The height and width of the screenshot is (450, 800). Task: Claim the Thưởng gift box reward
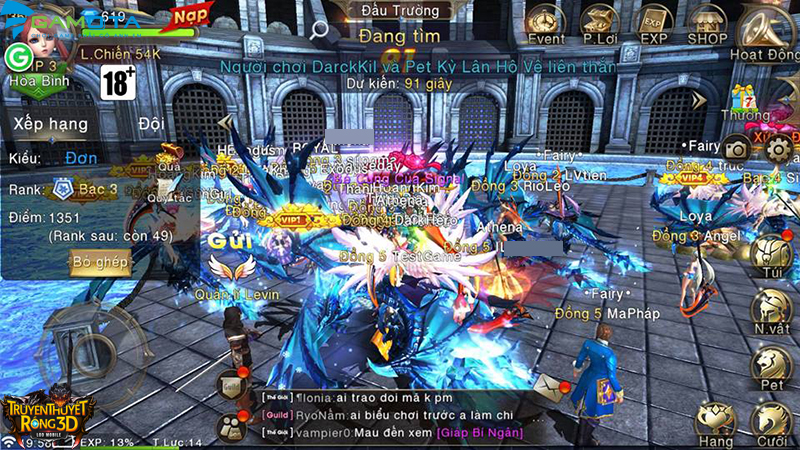click(x=745, y=102)
